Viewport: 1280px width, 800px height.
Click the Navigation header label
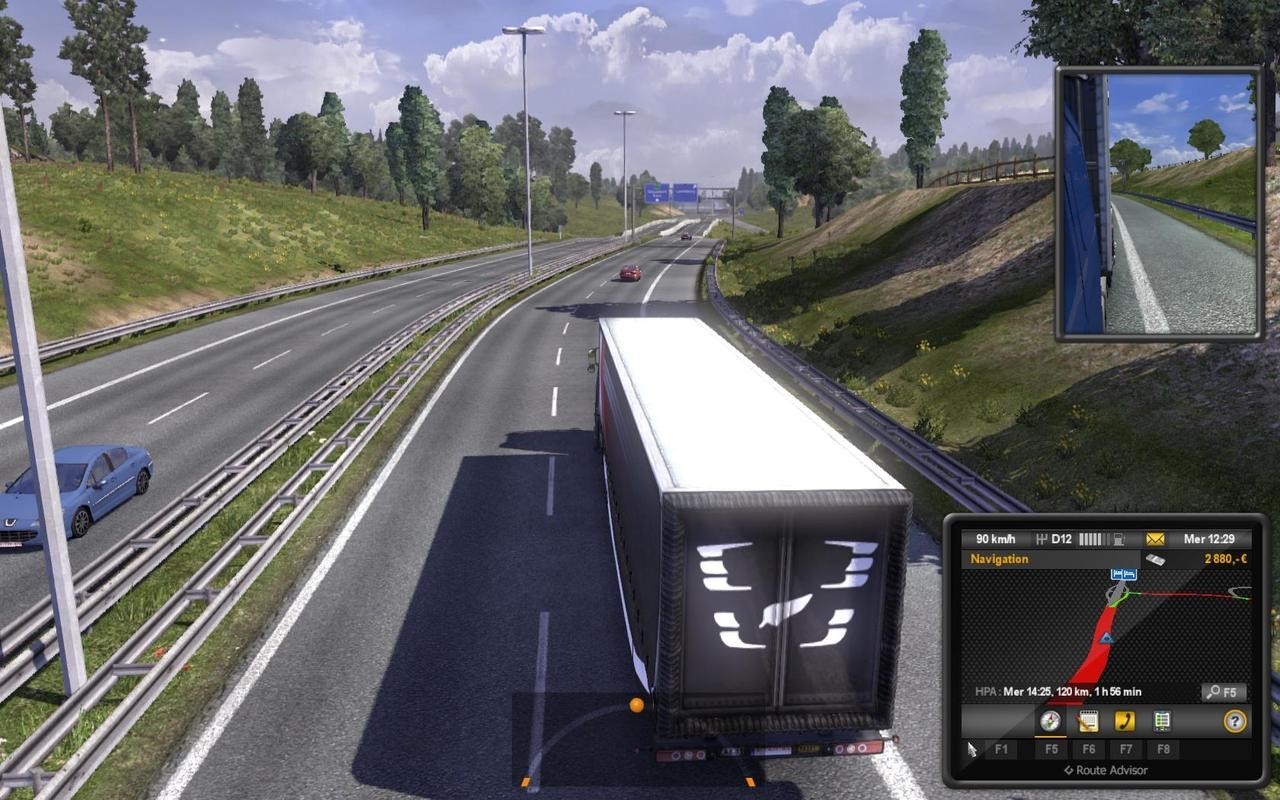click(x=999, y=559)
